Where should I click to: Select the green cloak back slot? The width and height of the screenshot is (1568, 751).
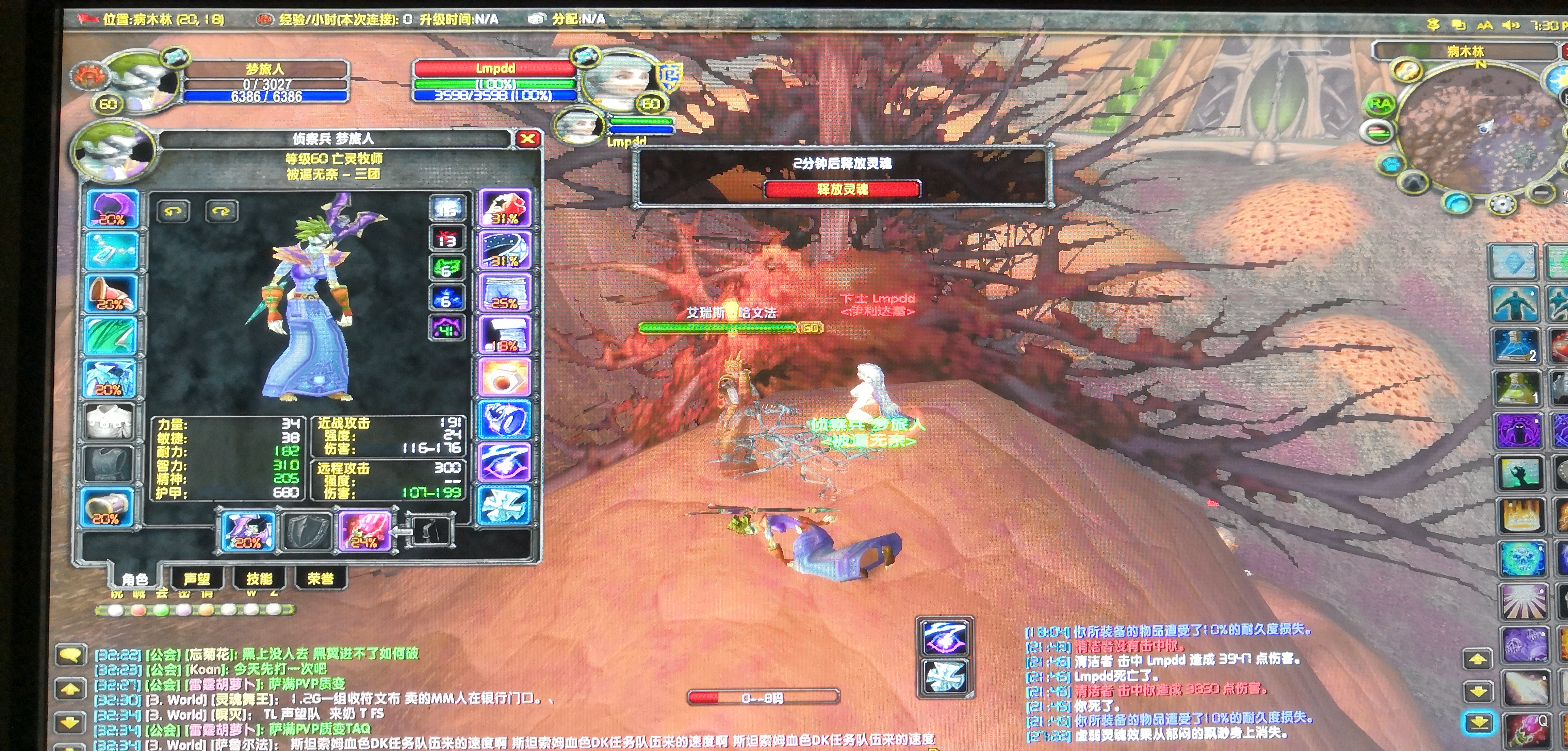click(111, 336)
